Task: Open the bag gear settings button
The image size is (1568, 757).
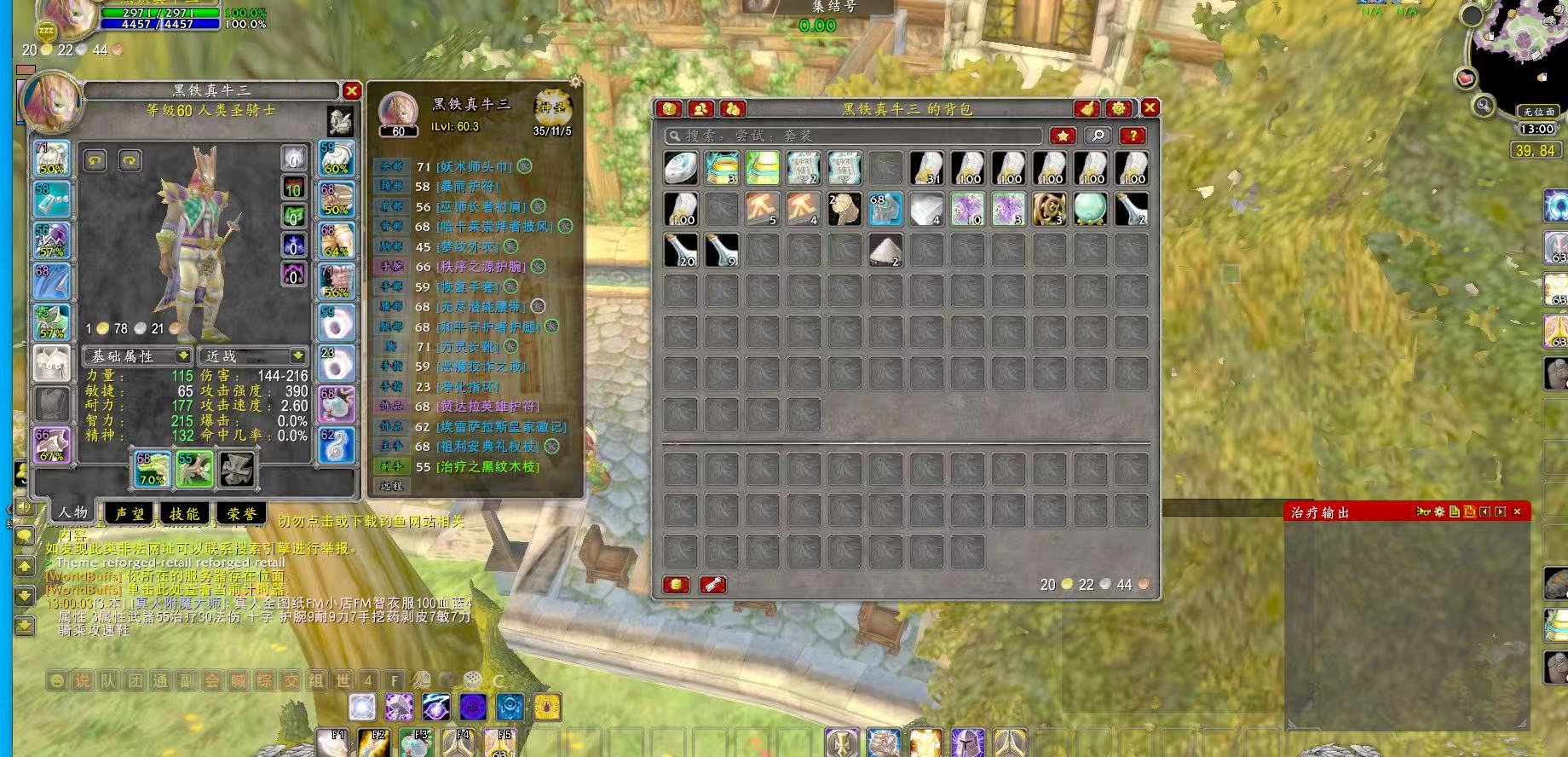Action: pos(1118,108)
